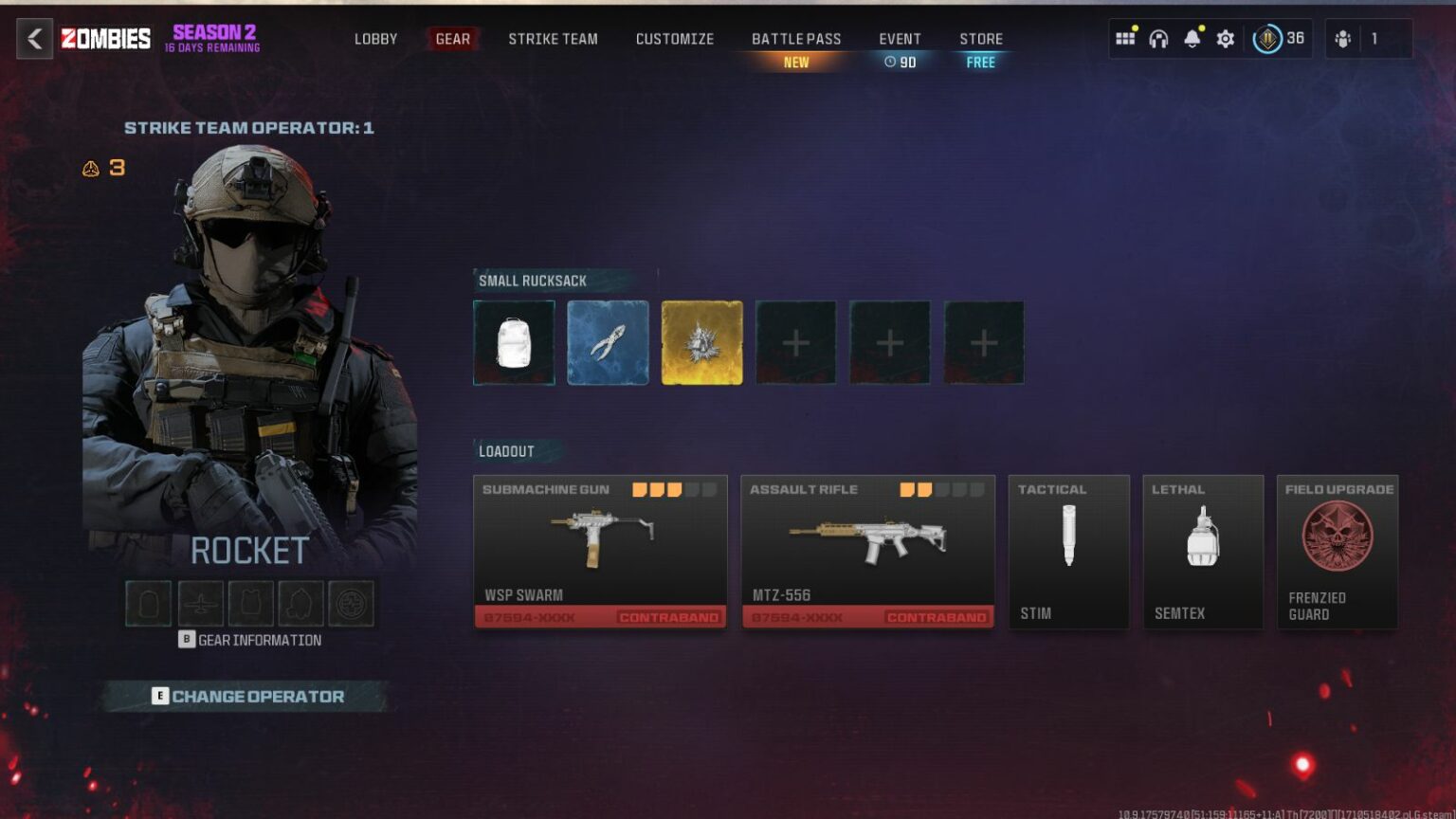Select the WSP Swarm submachine gun
This screenshot has height=819, width=1456.
click(x=600, y=551)
